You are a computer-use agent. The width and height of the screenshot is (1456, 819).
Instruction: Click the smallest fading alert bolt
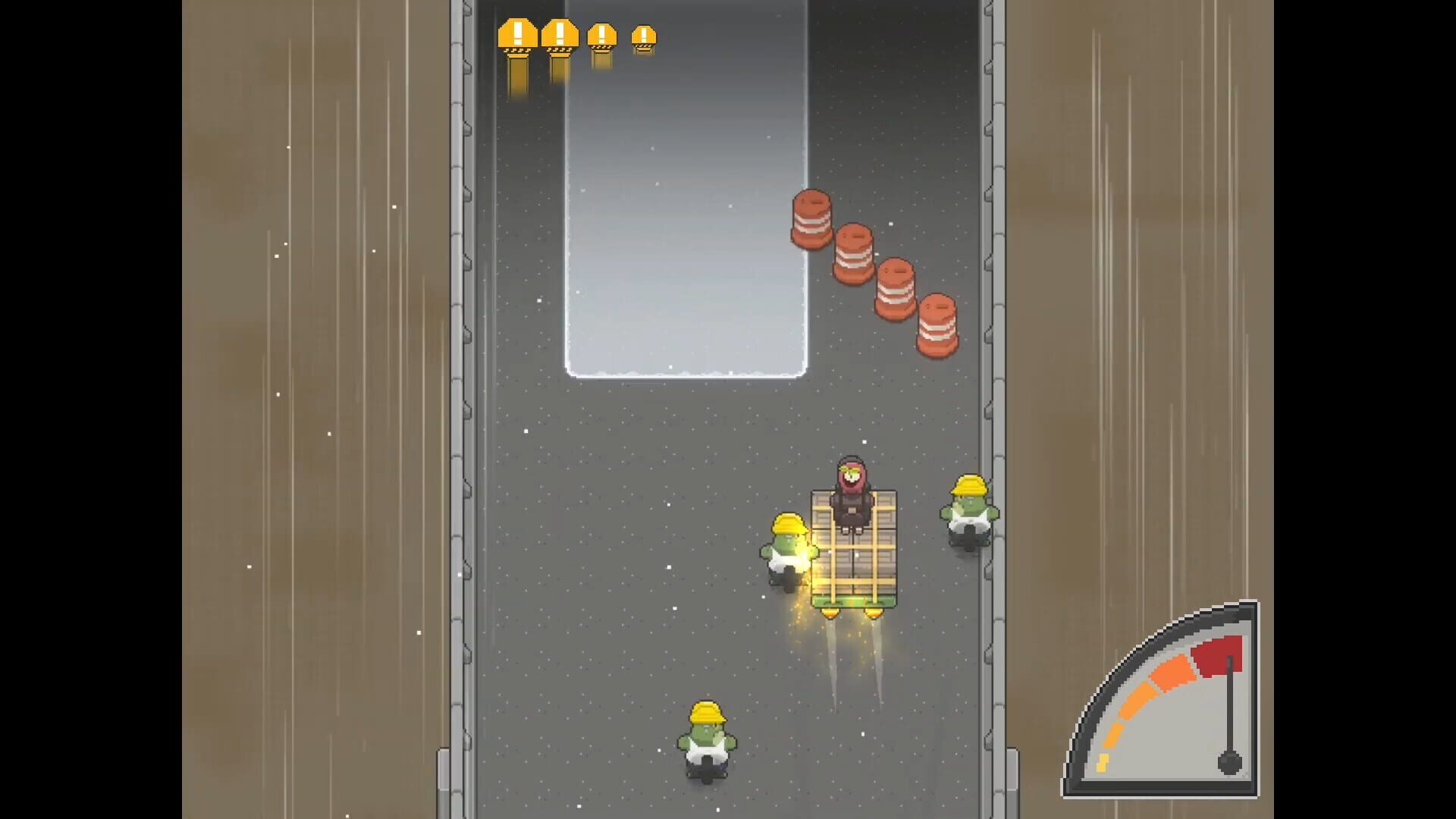pos(642,34)
